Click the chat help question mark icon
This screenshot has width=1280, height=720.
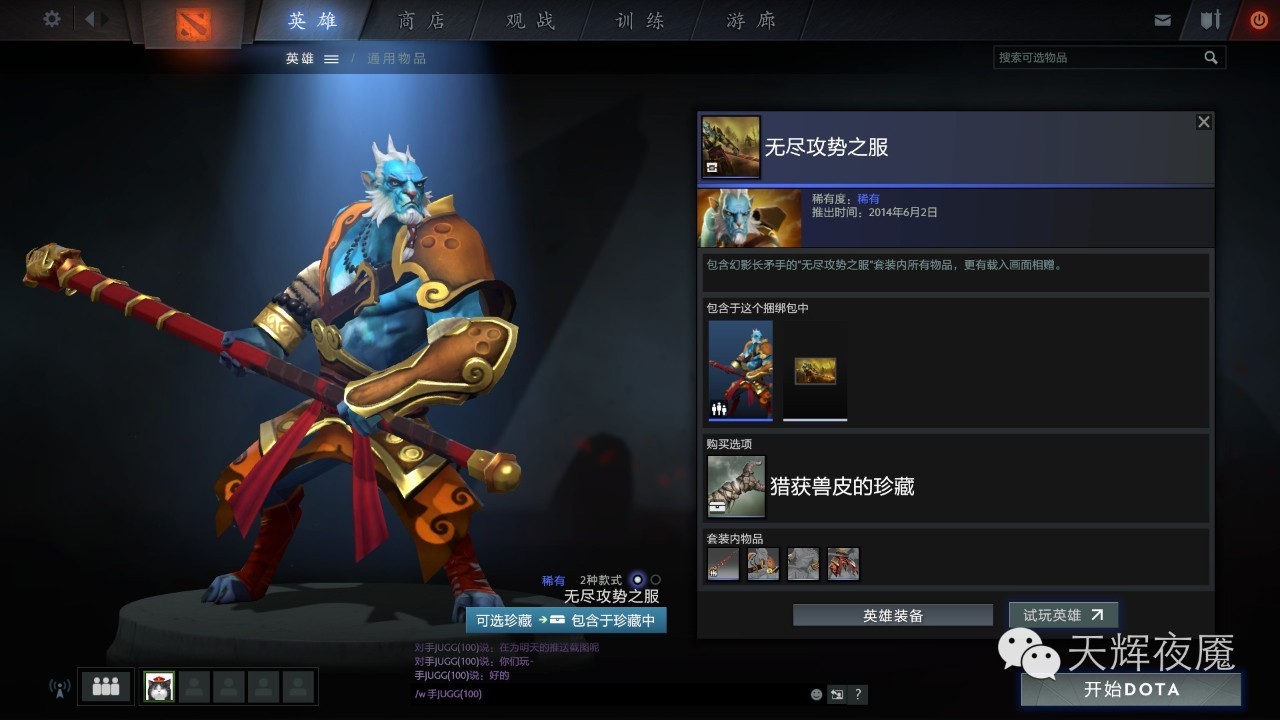857,694
